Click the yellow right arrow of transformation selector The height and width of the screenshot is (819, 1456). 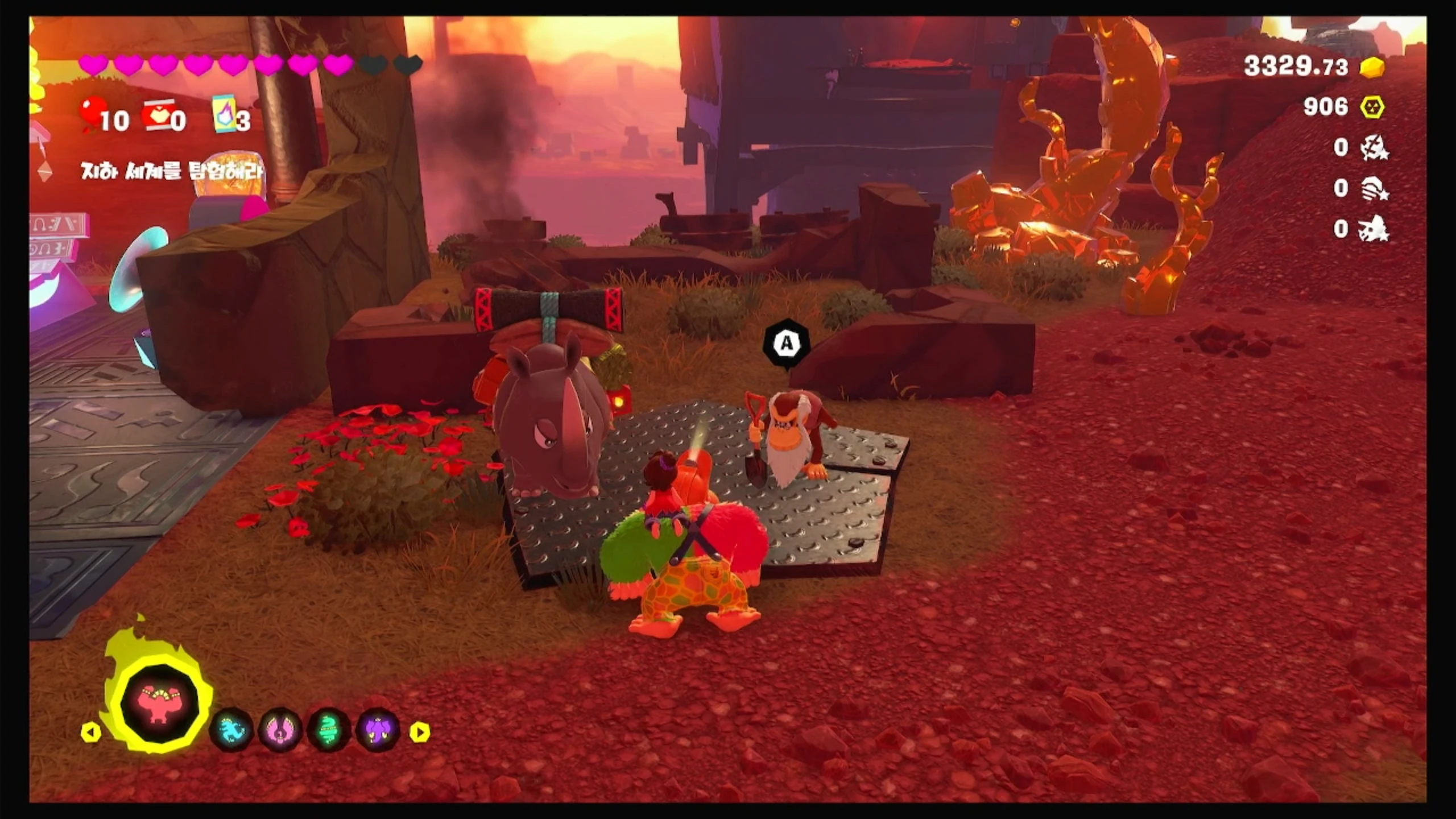coord(420,732)
